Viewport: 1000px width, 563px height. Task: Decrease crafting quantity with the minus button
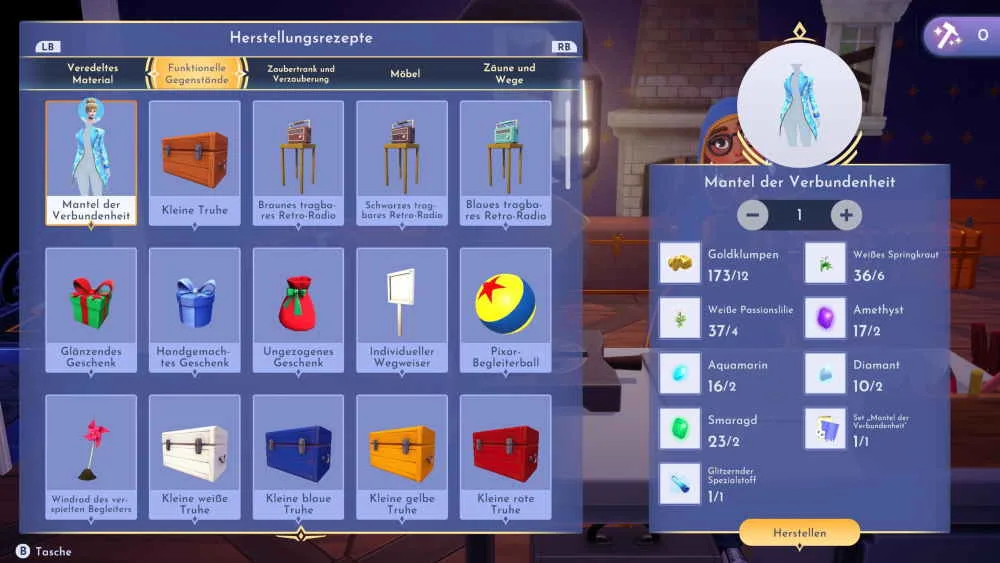click(x=753, y=215)
